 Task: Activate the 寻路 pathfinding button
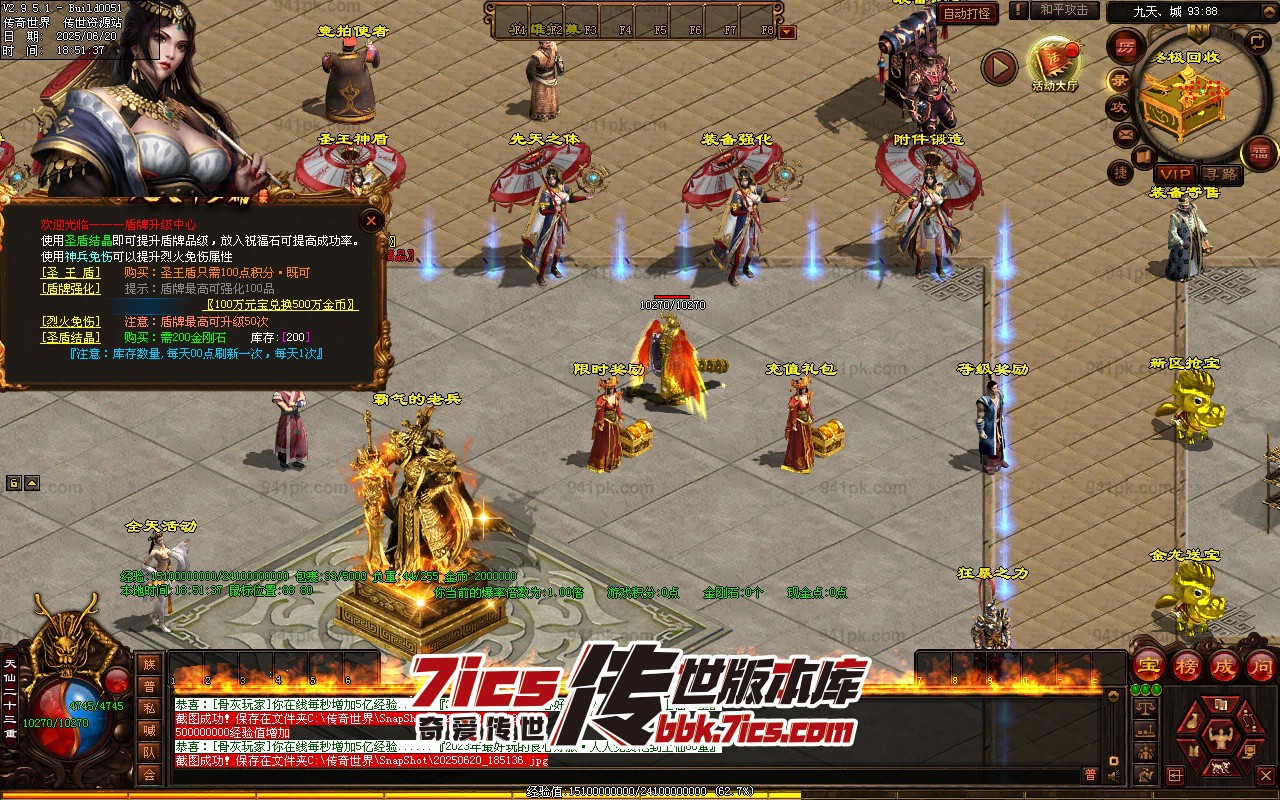tap(1220, 174)
